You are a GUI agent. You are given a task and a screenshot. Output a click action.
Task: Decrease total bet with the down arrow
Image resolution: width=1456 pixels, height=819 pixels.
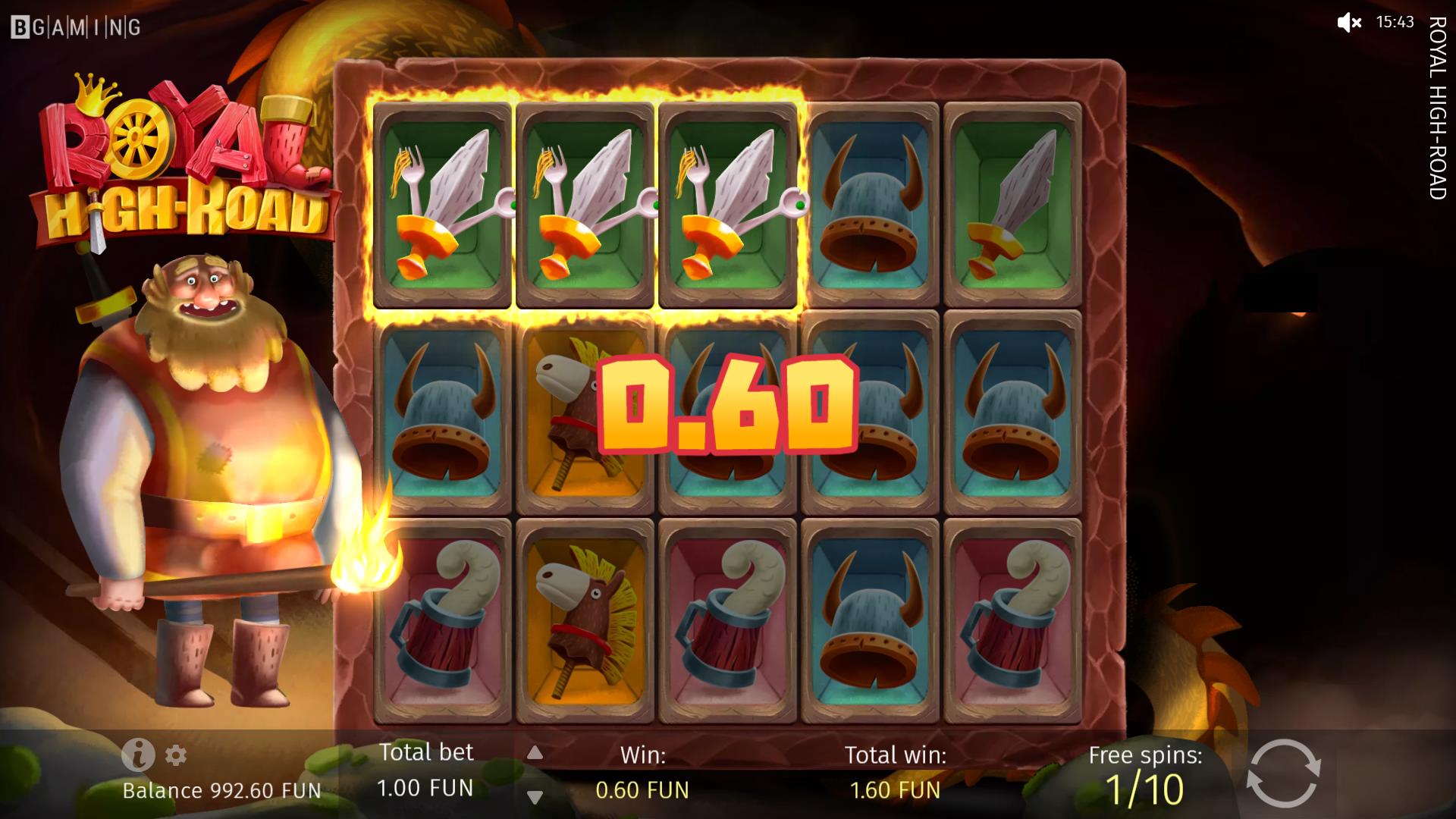535,797
